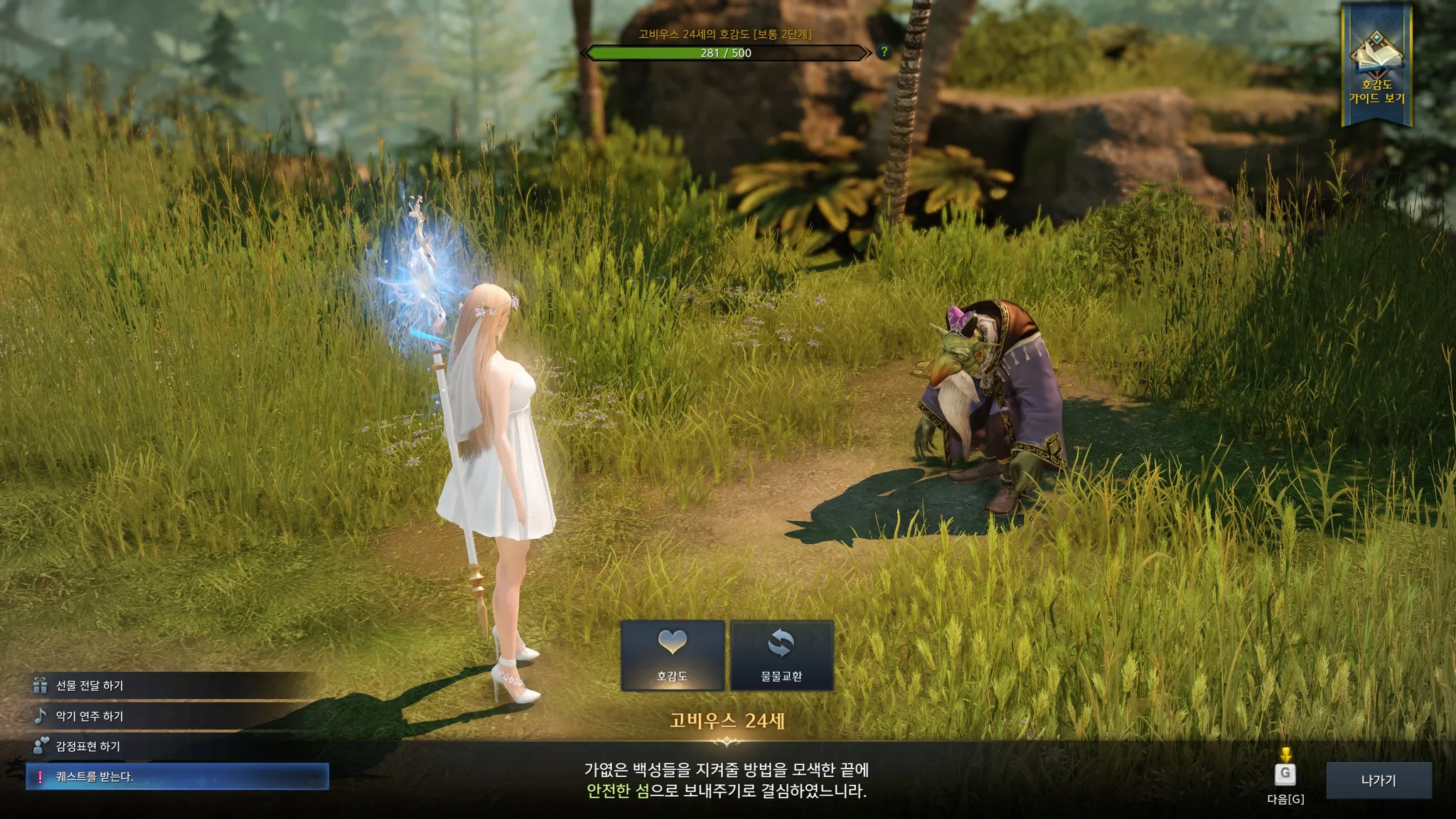
Task: Open the 호감도 rapport tab
Action: tap(673, 655)
